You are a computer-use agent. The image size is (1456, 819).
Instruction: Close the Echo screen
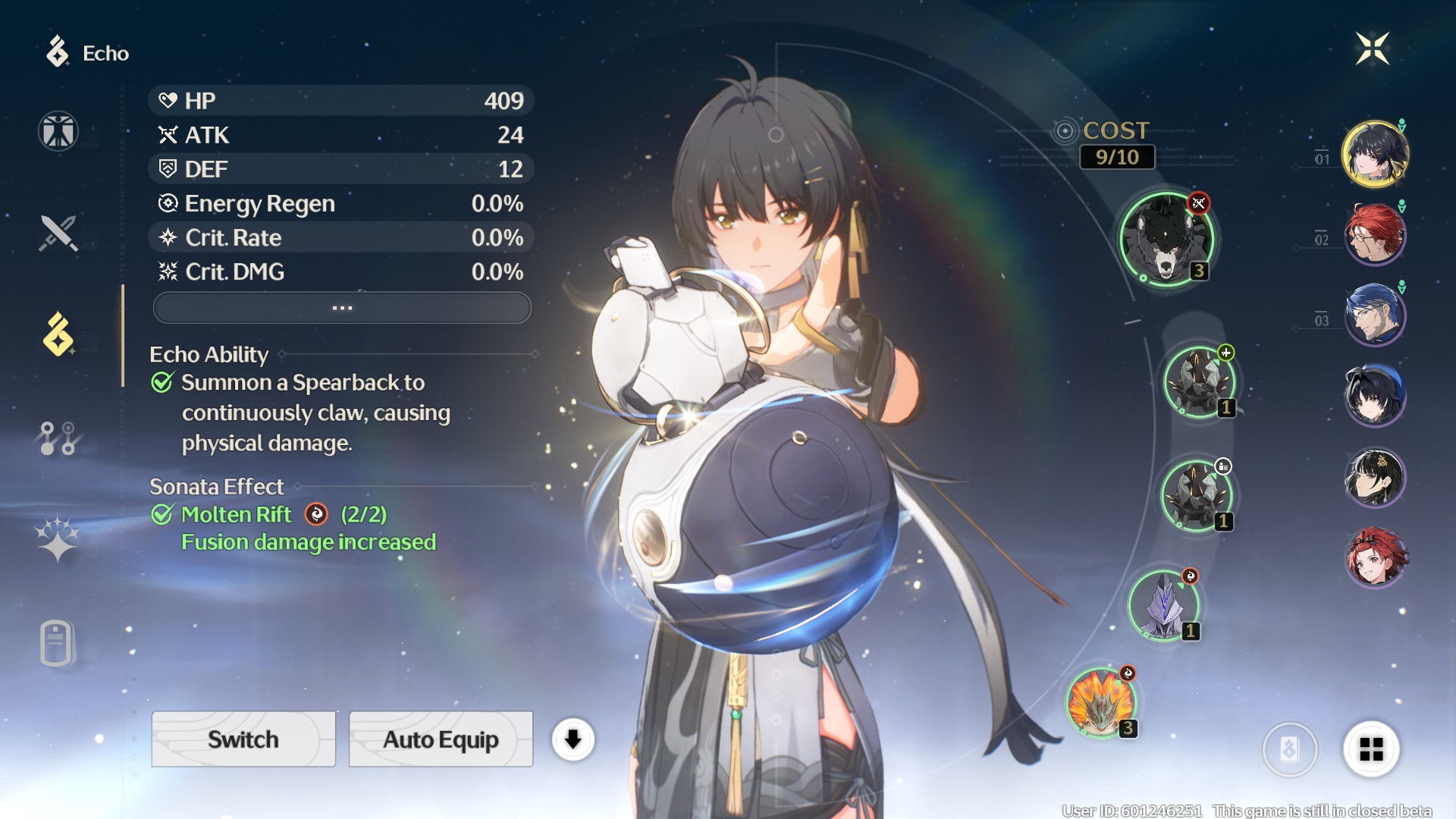pyautogui.click(x=1372, y=49)
